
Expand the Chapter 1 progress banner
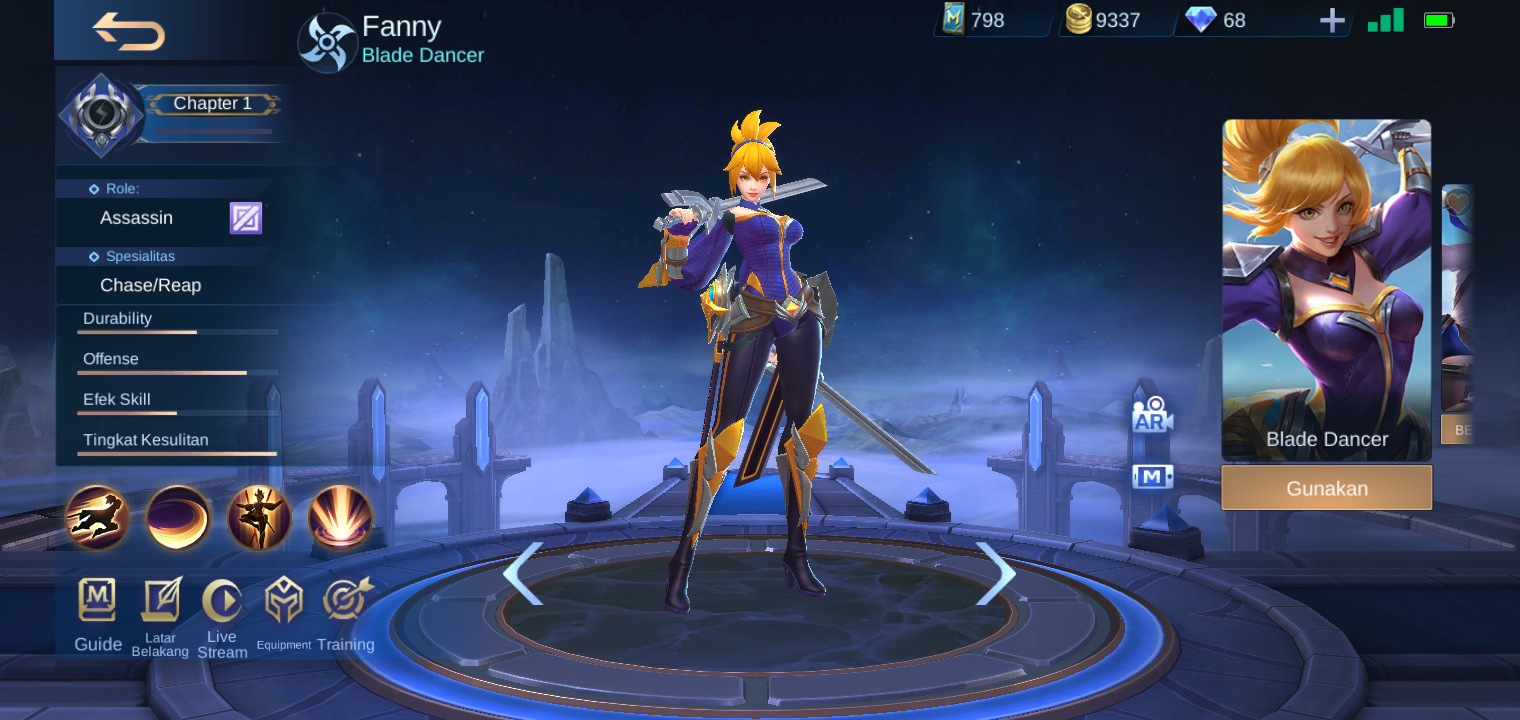tap(213, 103)
